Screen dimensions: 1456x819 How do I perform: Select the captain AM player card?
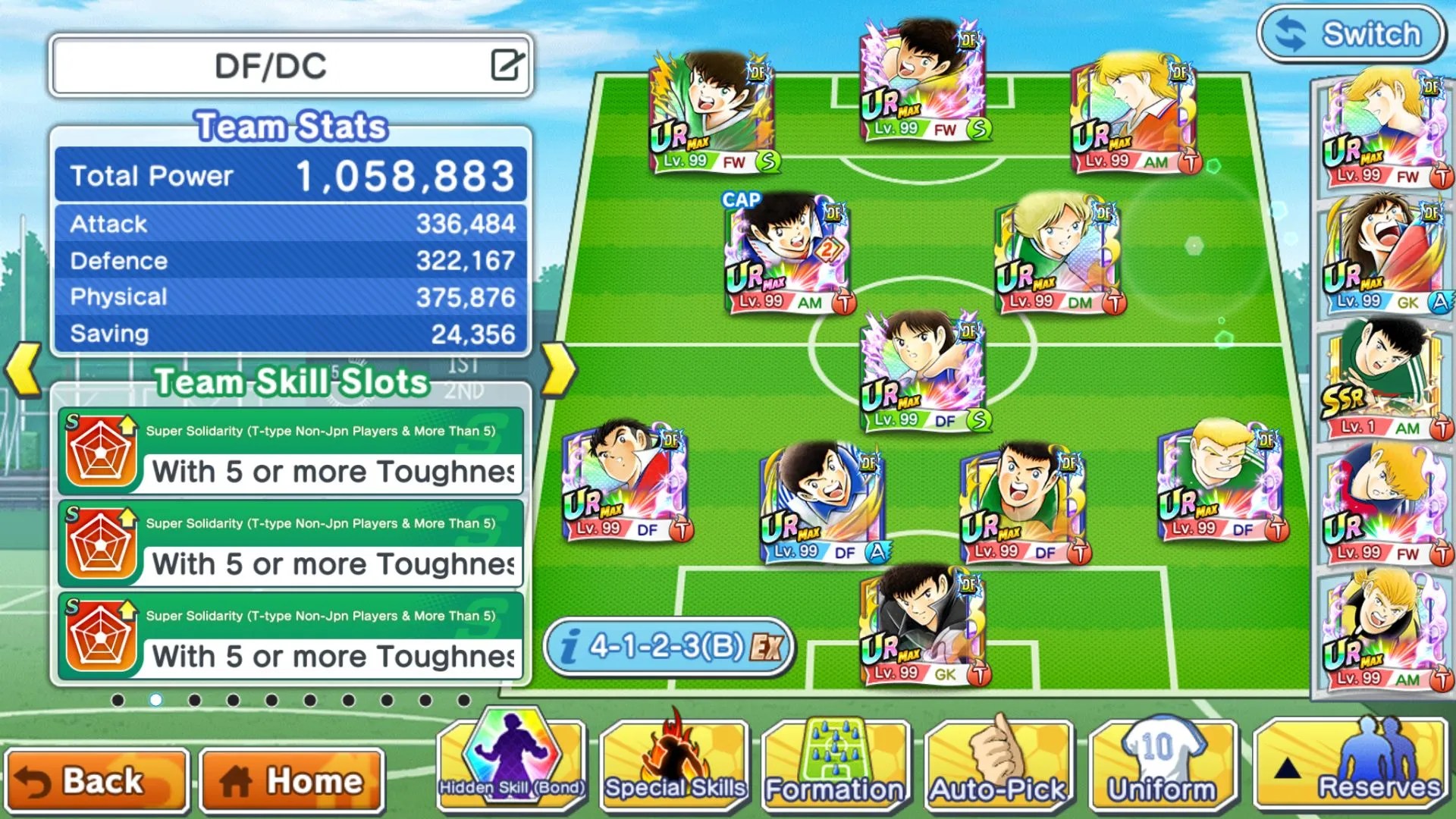click(x=789, y=254)
